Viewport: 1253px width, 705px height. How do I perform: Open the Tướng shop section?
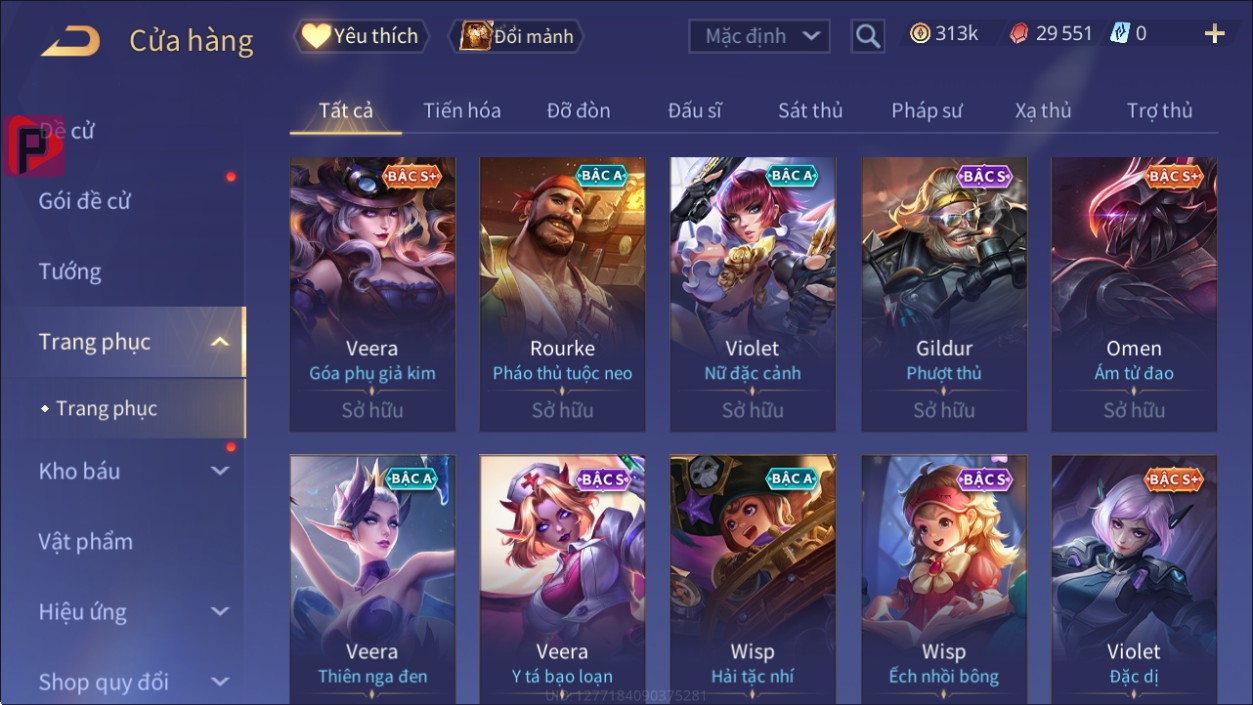click(70, 272)
